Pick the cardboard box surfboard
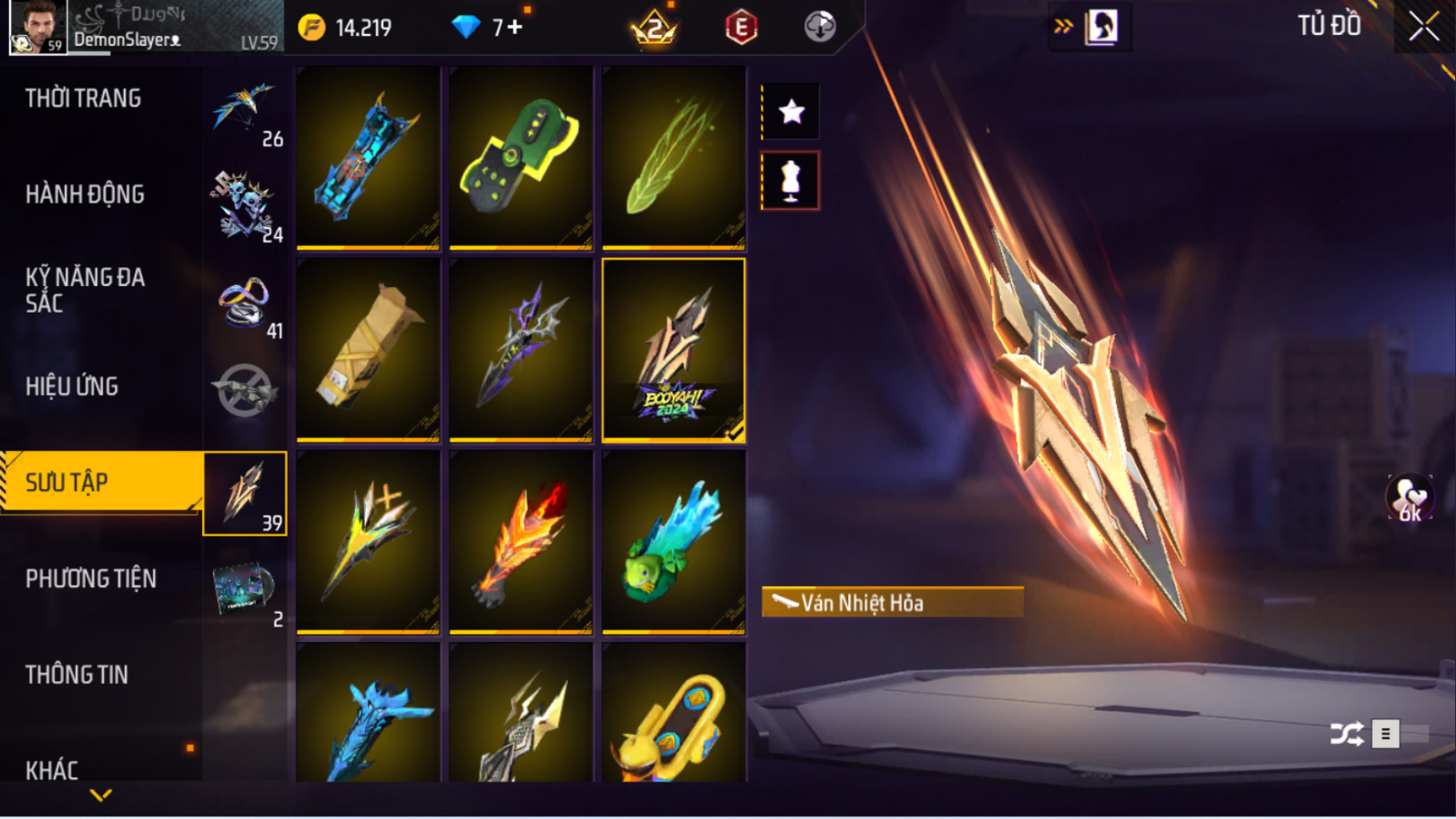The width and height of the screenshot is (1456, 819). point(368,349)
